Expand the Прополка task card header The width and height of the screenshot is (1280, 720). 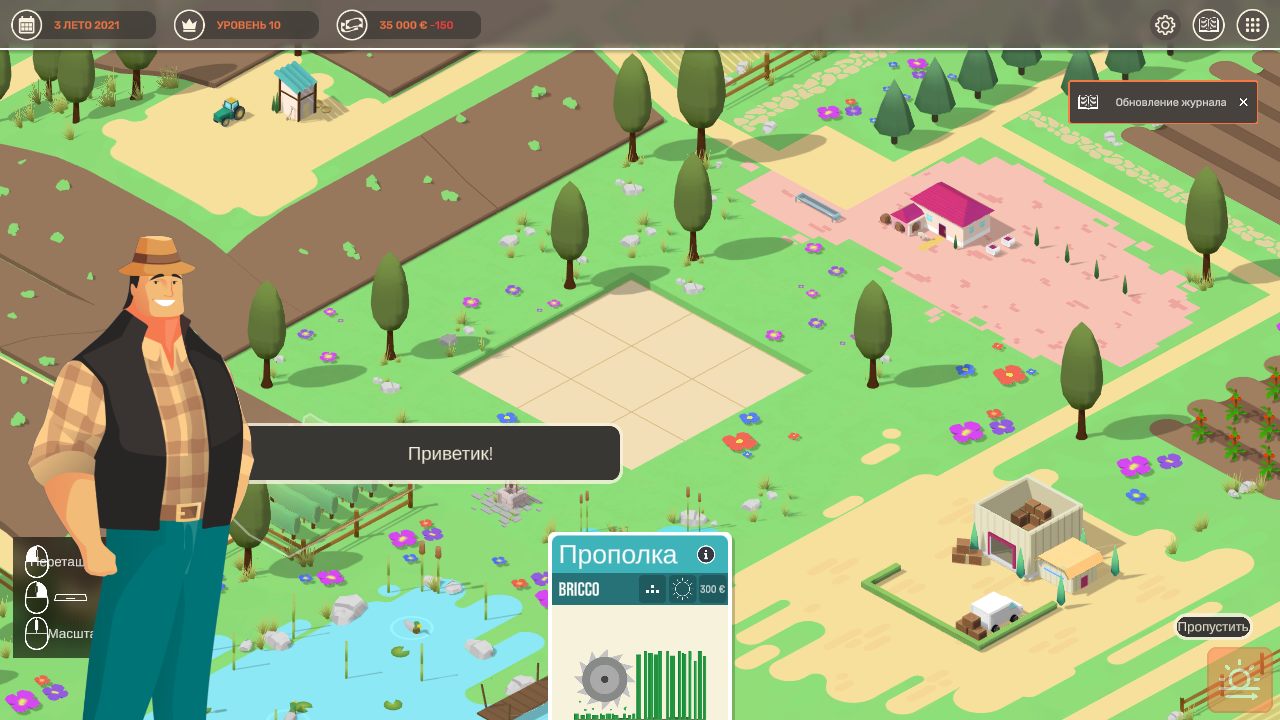[620, 554]
